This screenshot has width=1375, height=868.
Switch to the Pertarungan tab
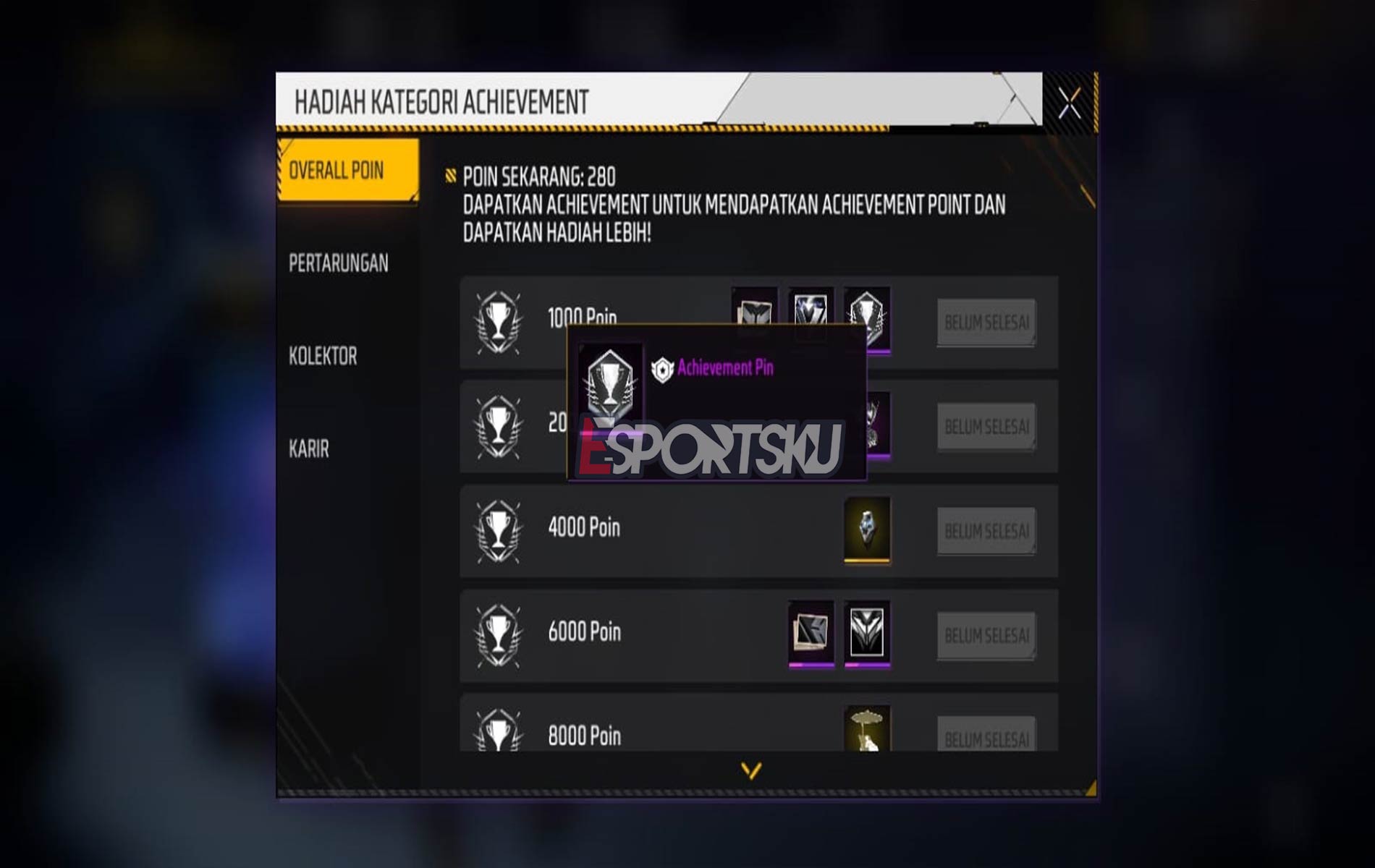click(338, 265)
